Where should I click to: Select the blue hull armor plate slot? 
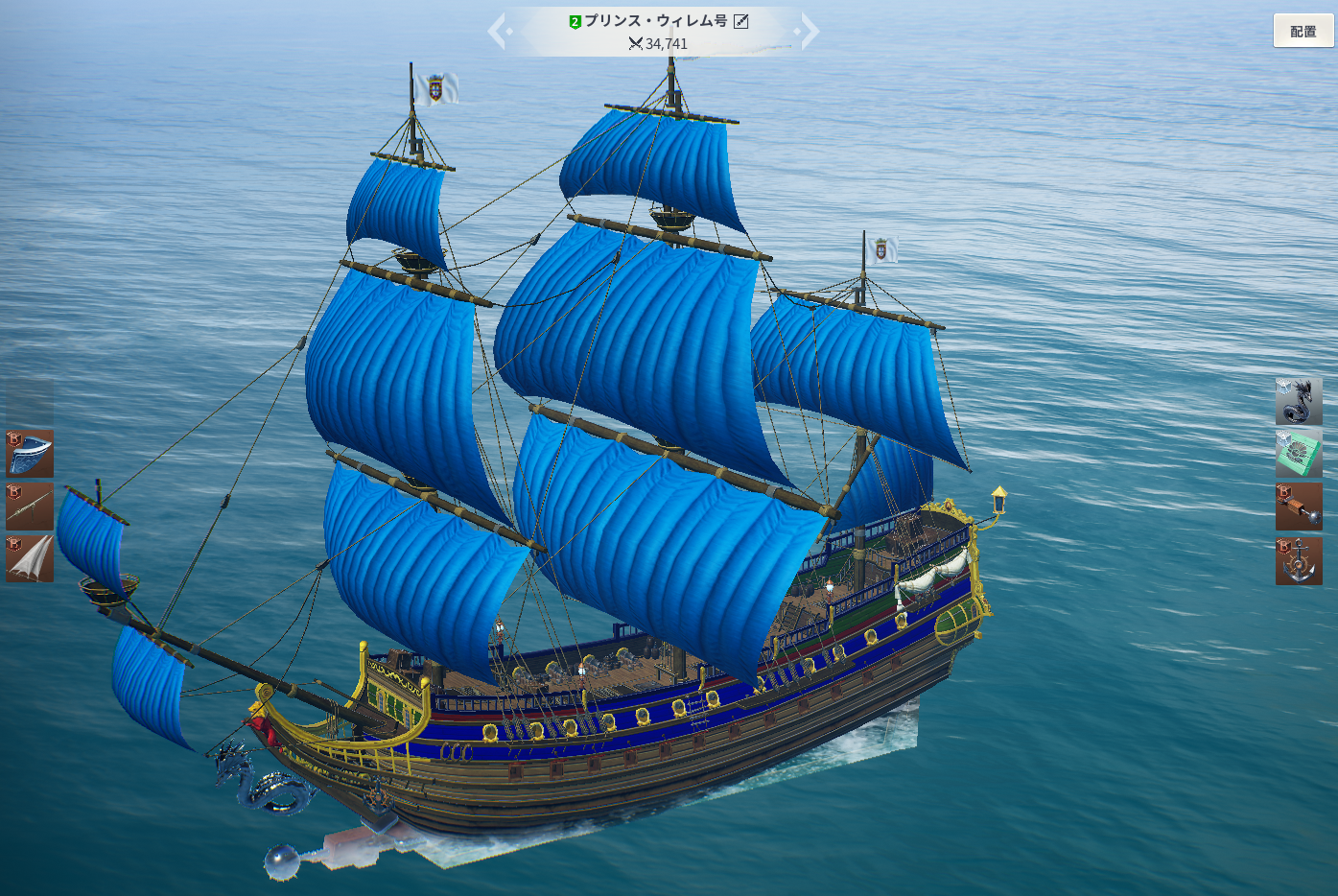(30, 454)
